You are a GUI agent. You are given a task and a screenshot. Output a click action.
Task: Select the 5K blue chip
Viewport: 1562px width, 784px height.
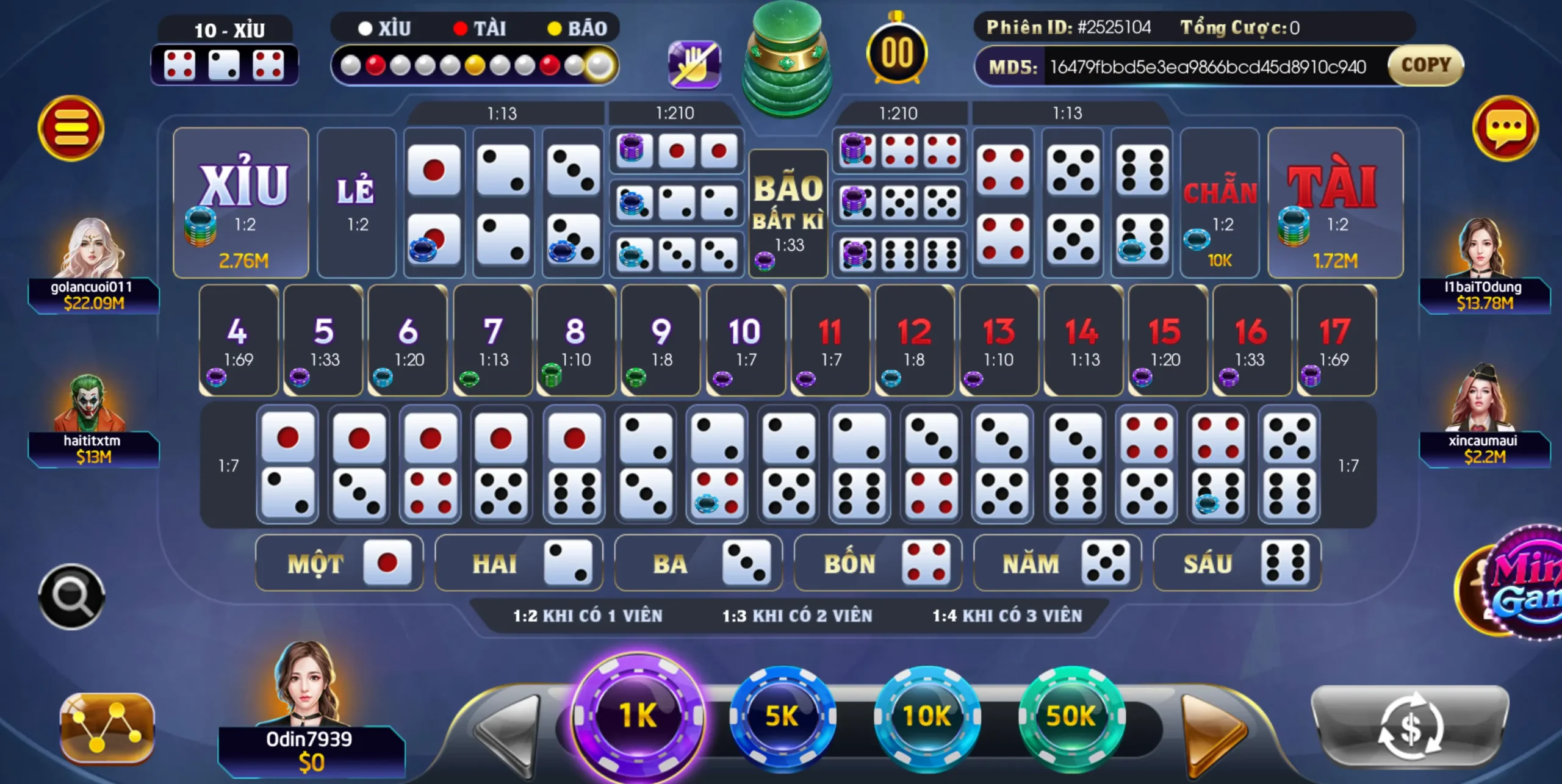[x=782, y=716]
